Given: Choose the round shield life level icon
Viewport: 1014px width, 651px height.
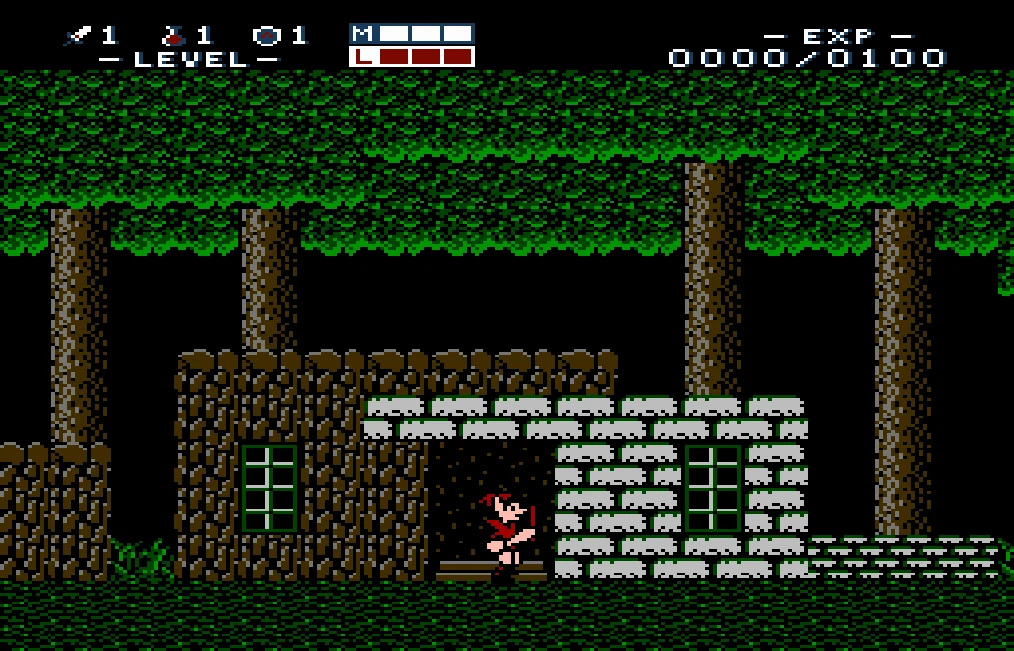Looking at the screenshot, I should [x=266, y=36].
